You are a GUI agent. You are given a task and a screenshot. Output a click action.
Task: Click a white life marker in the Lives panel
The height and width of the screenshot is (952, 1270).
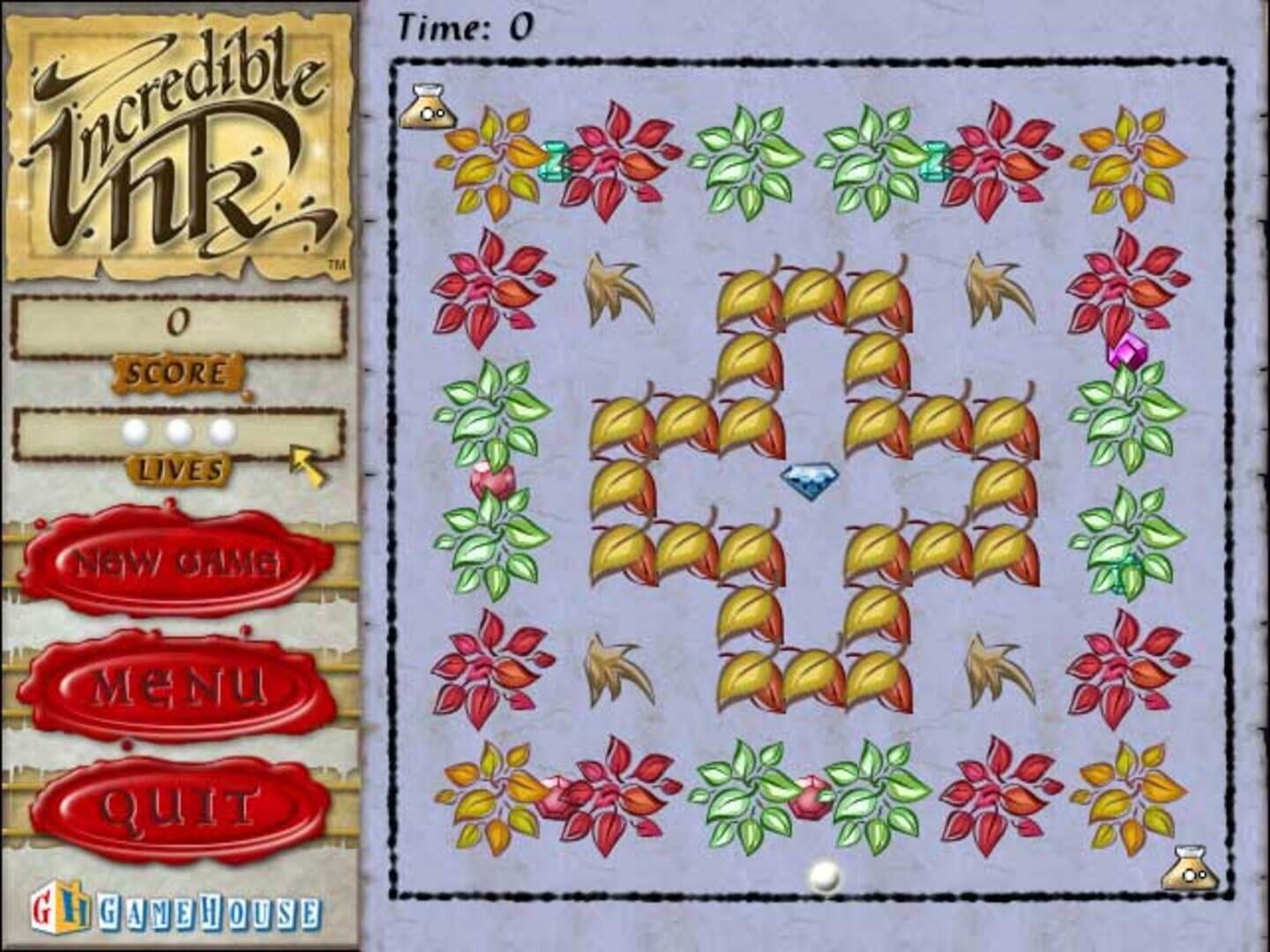pos(176,432)
